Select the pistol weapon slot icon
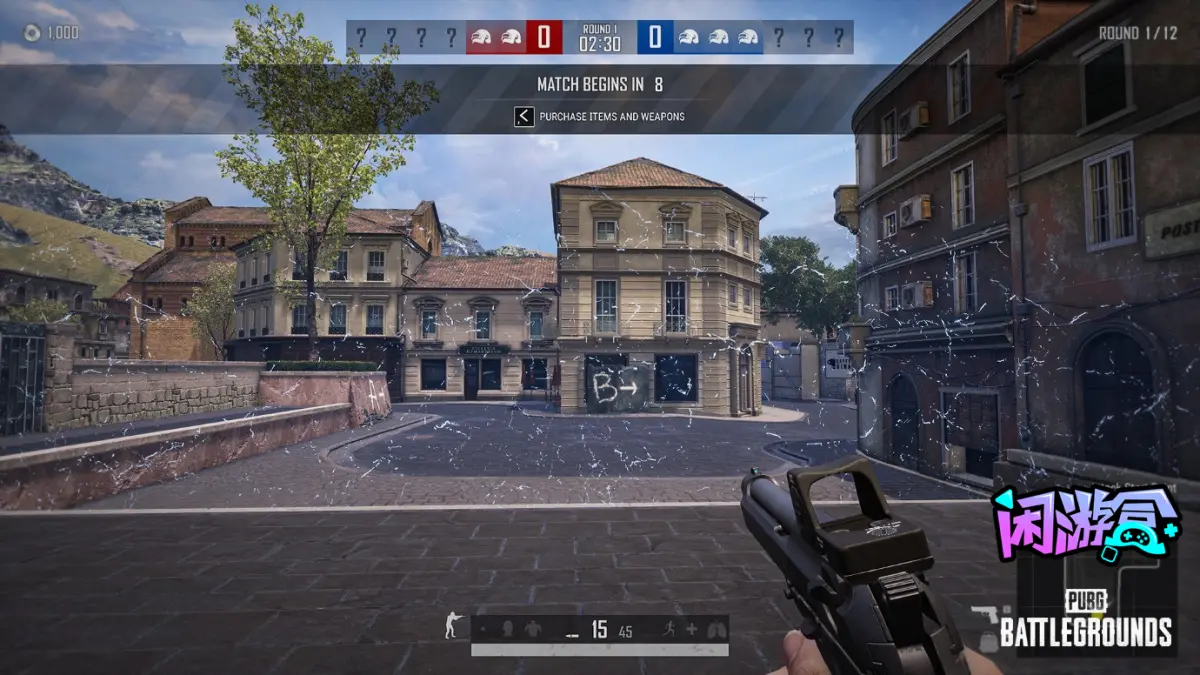 pos(984,614)
